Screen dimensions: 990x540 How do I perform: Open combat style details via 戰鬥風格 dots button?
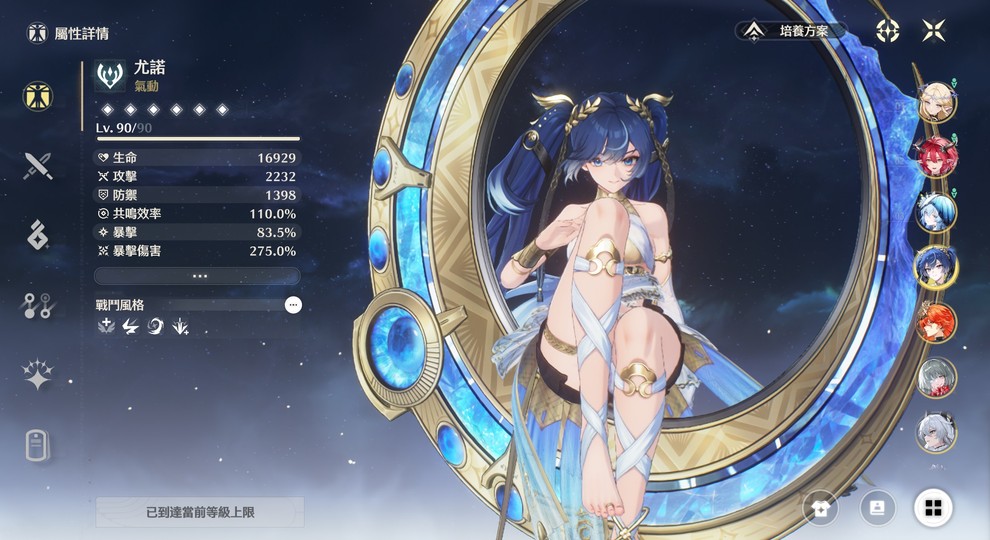293,305
